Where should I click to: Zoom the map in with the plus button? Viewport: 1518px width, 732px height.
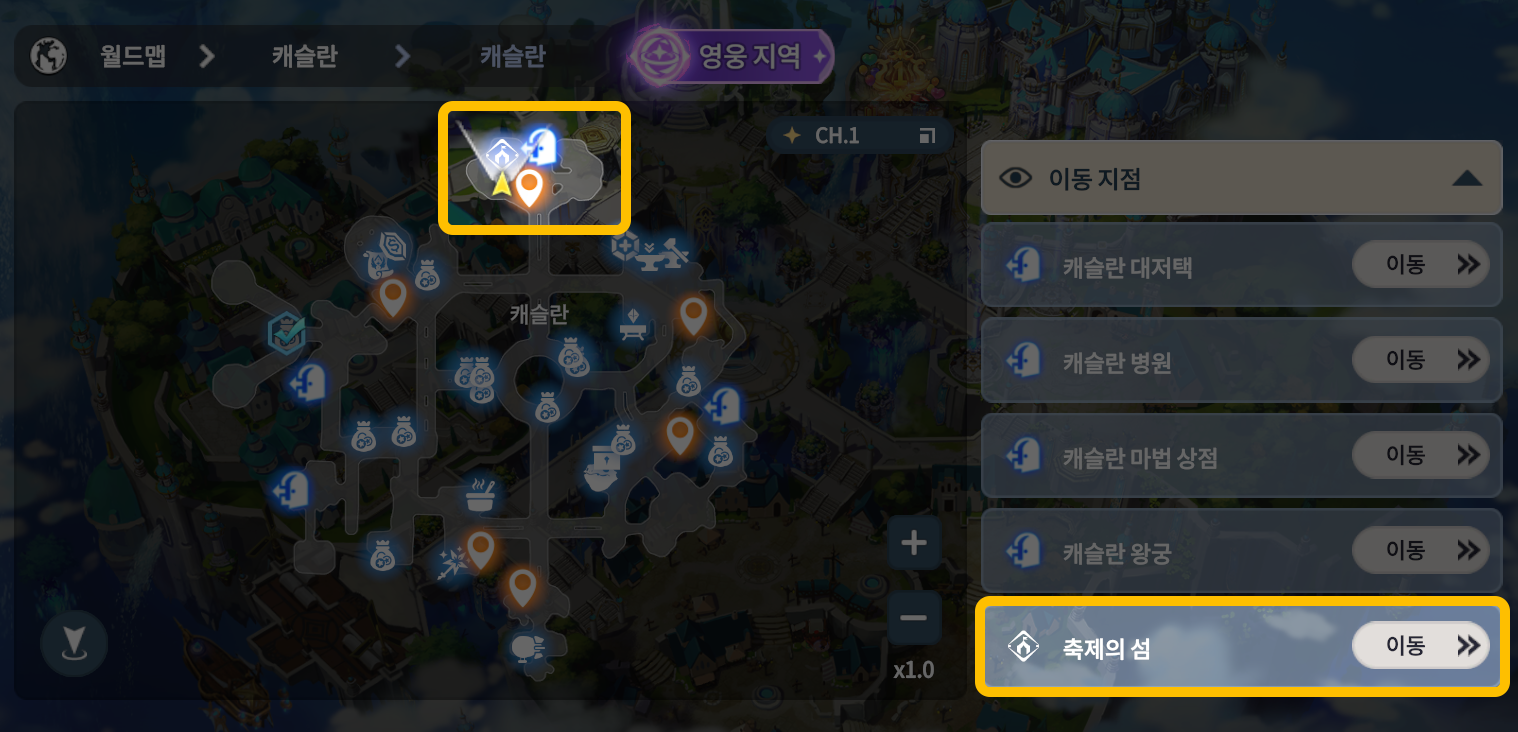coord(913,543)
